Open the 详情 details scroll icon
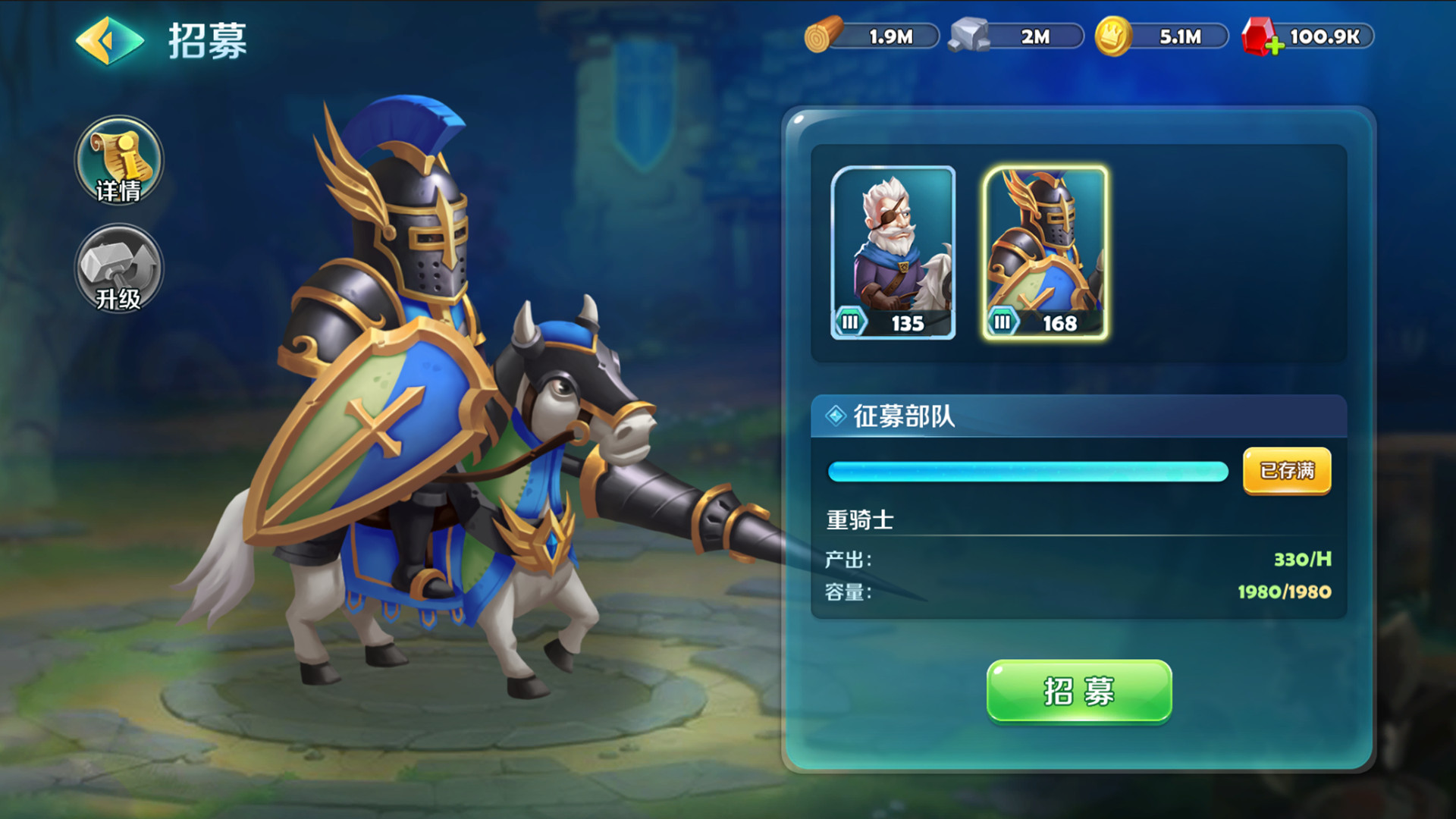The image size is (1456, 819). (118, 161)
